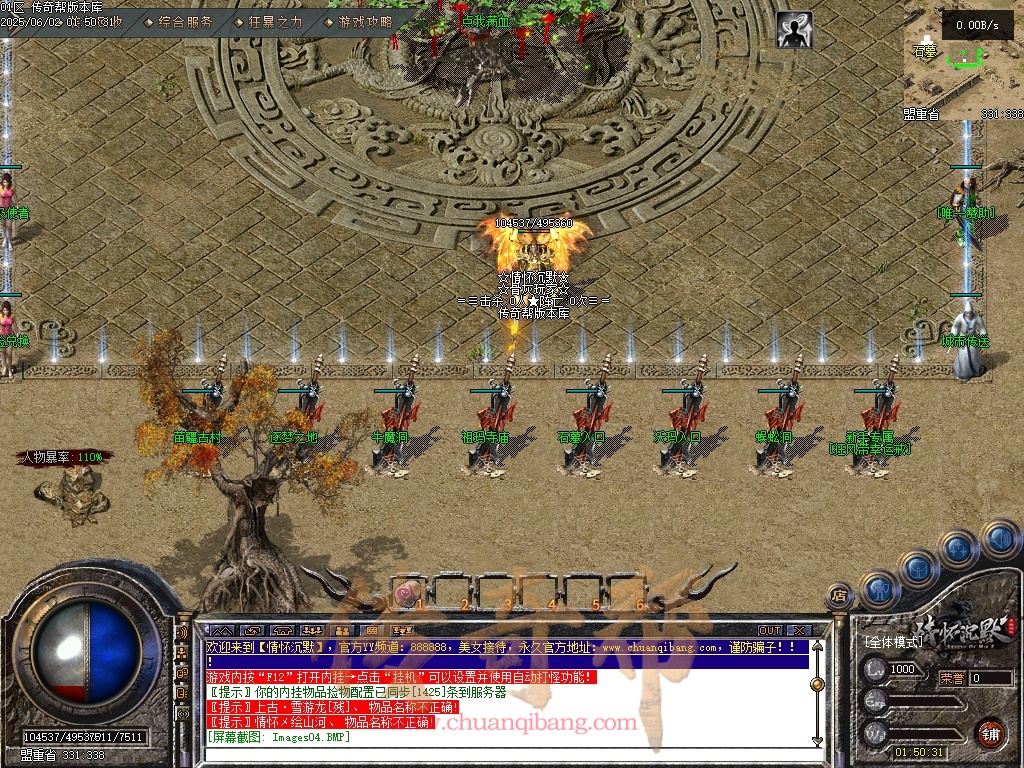
Task: Close the chat window with X
Action: [798, 630]
